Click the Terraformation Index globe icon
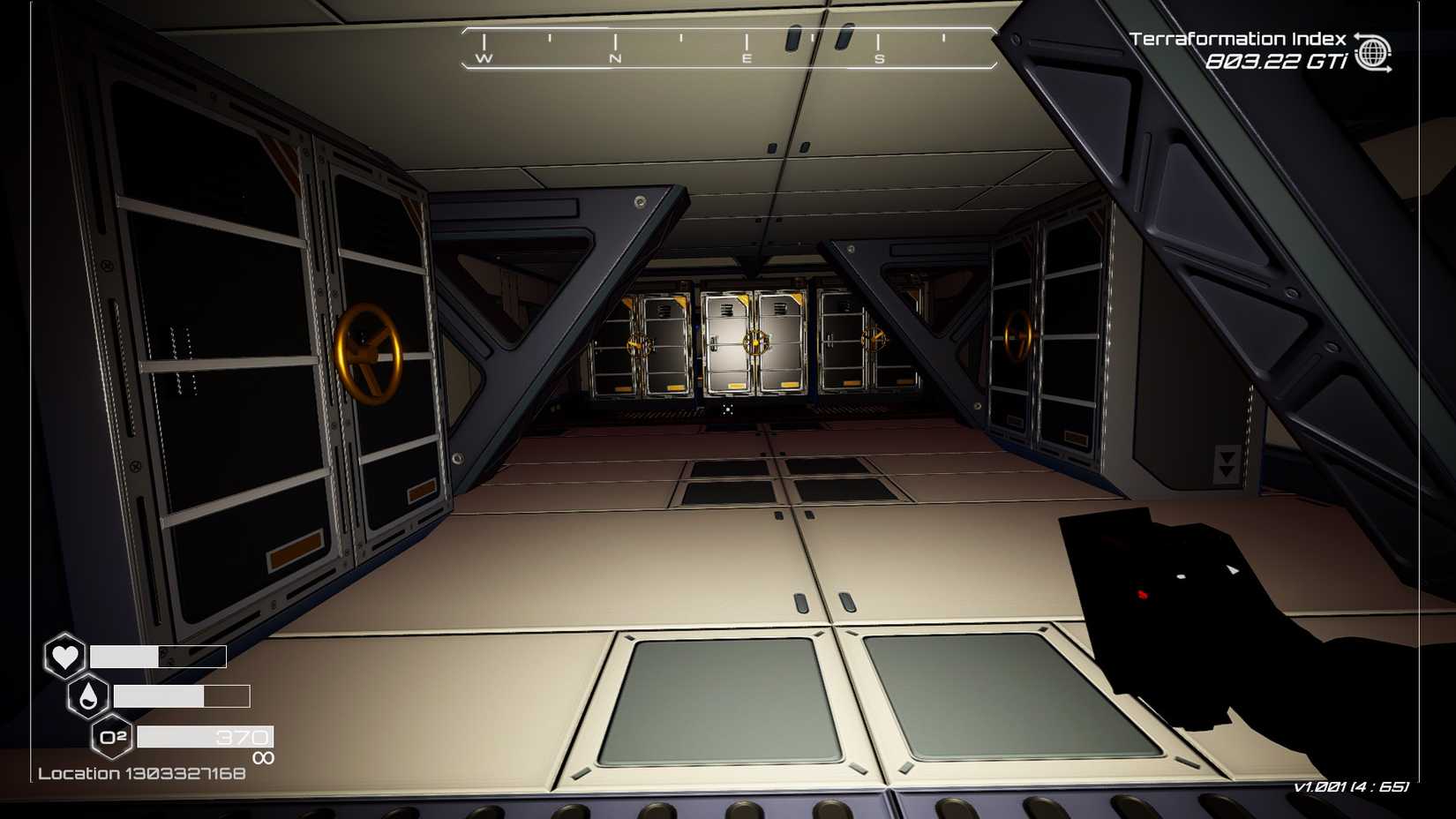Screen dimensions: 1456x819 click(x=1375, y=50)
